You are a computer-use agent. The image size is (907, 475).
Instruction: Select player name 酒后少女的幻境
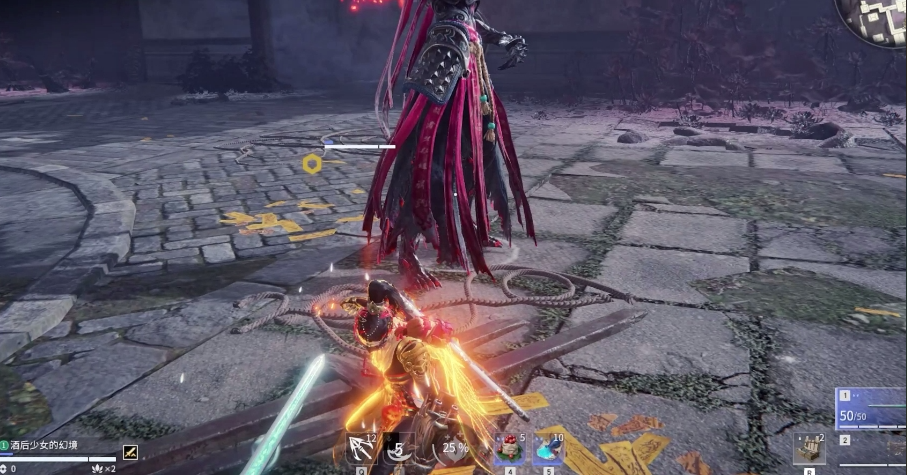coord(45,445)
